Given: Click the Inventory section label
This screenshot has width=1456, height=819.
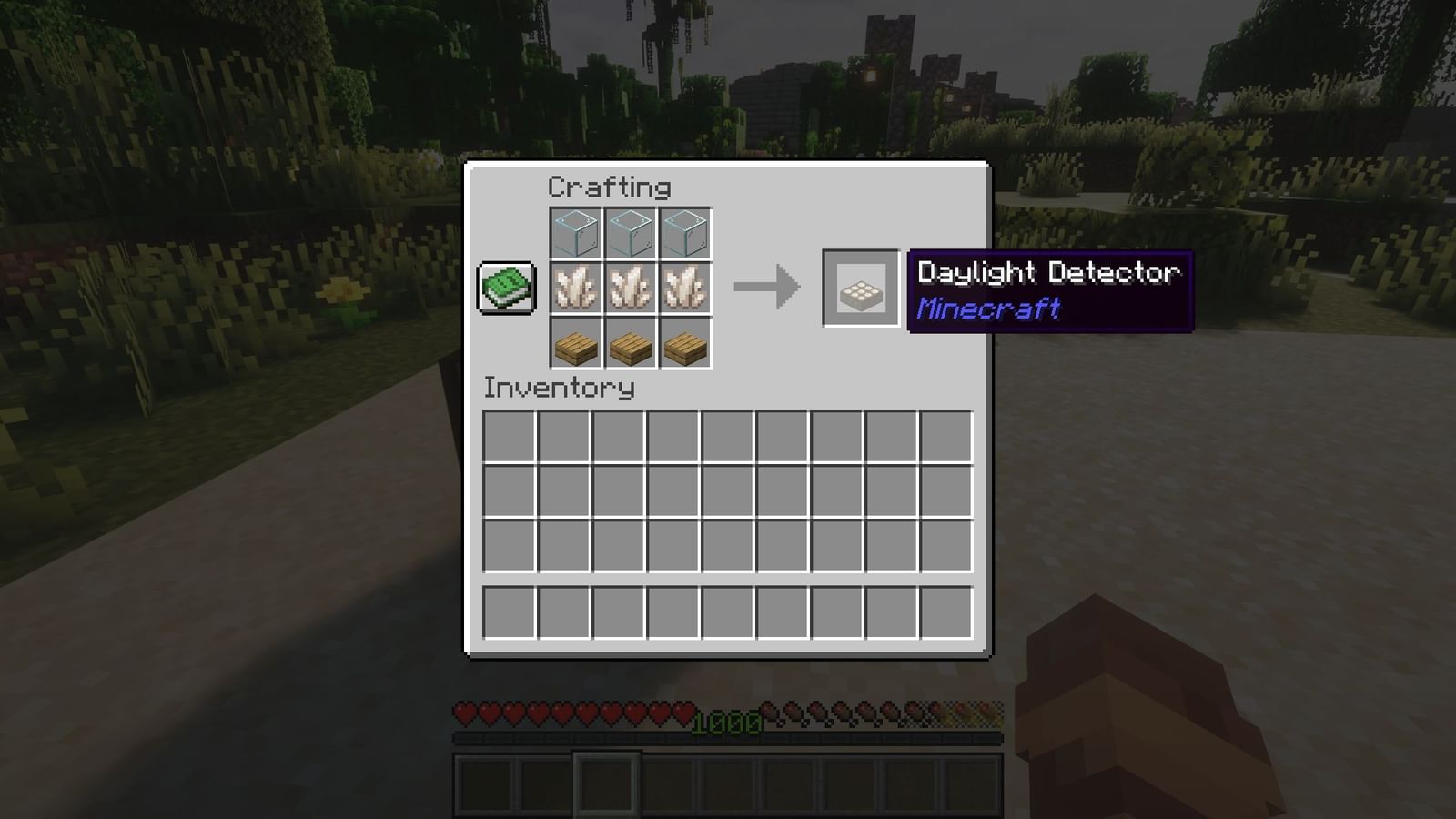Looking at the screenshot, I should click(x=557, y=389).
